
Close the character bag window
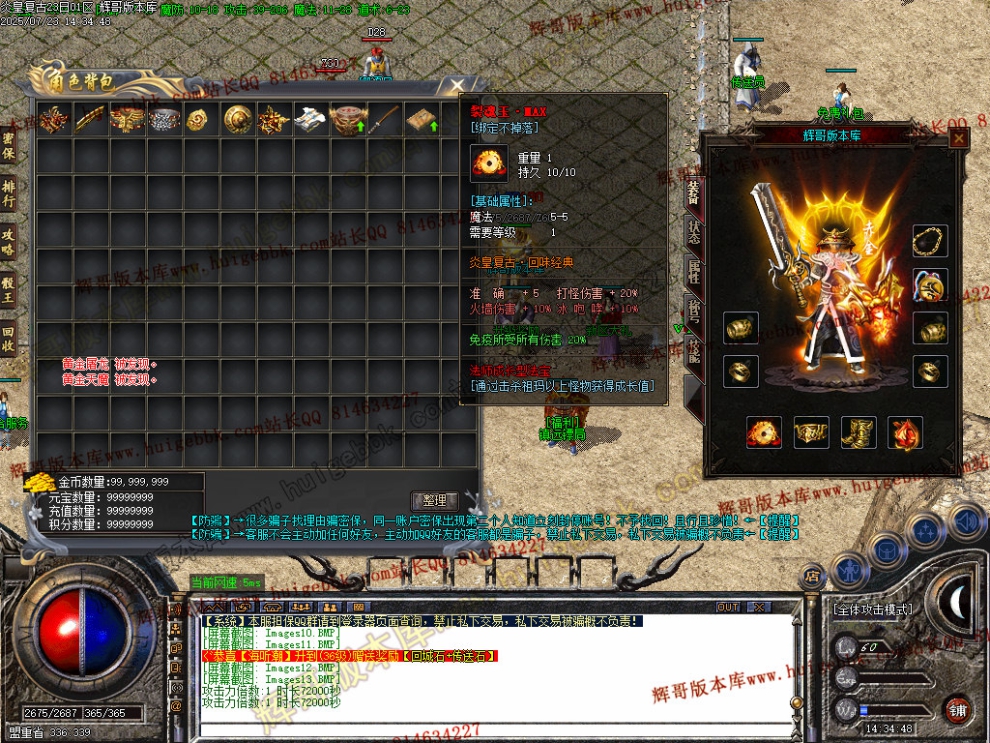coord(457,85)
